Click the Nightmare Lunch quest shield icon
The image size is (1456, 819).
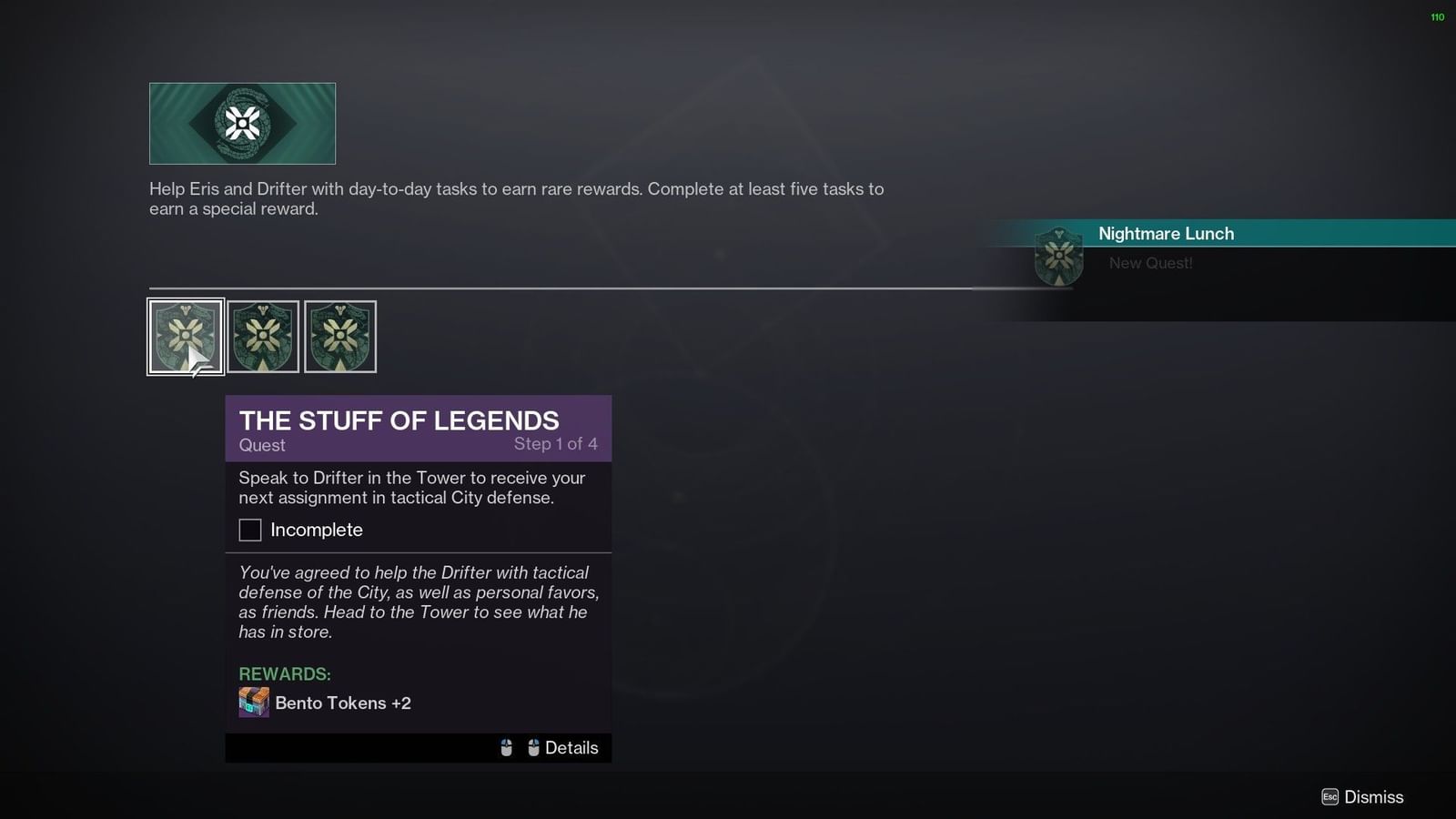[1059, 256]
